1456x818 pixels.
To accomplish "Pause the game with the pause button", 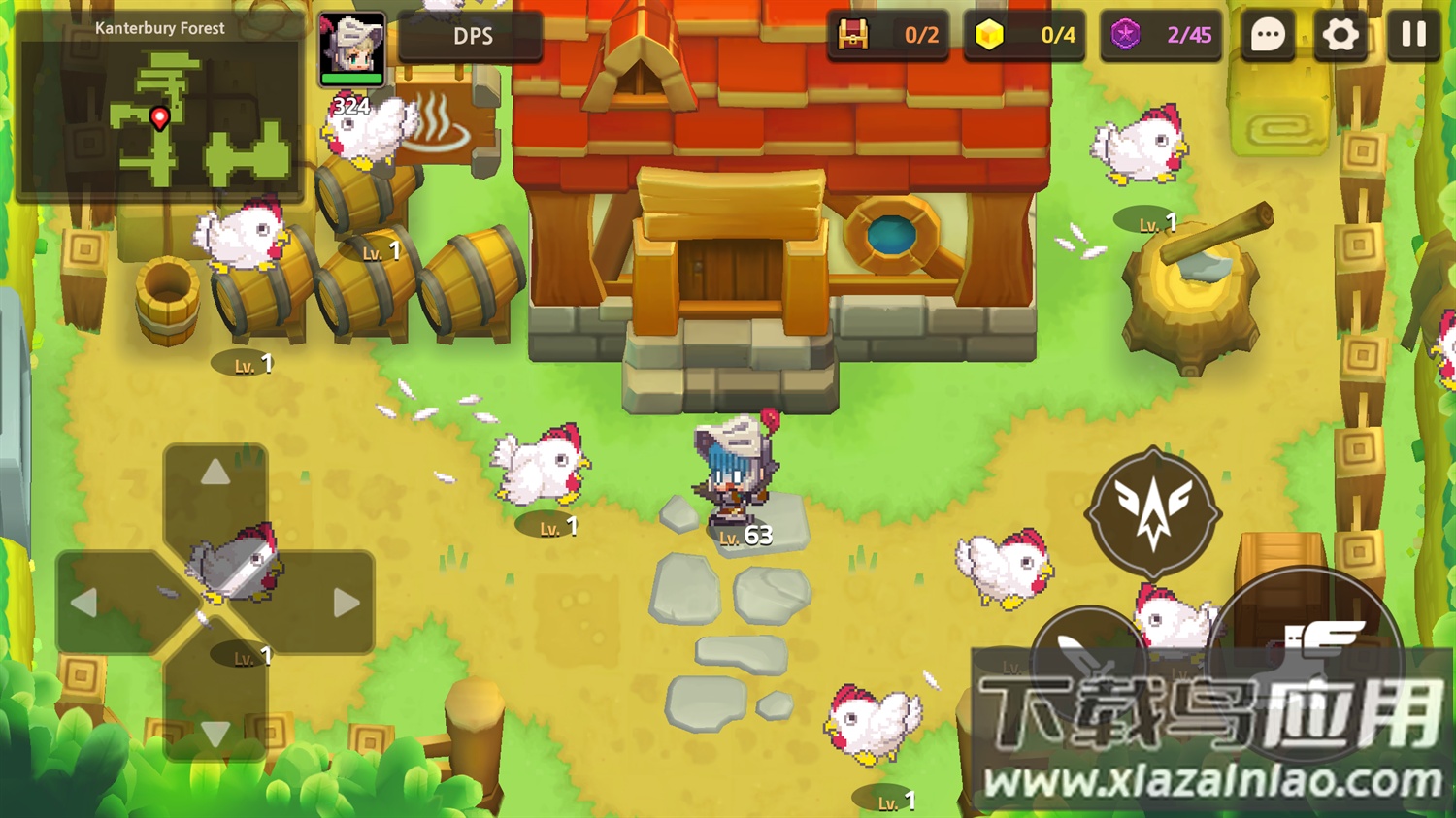I will coord(1413,35).
